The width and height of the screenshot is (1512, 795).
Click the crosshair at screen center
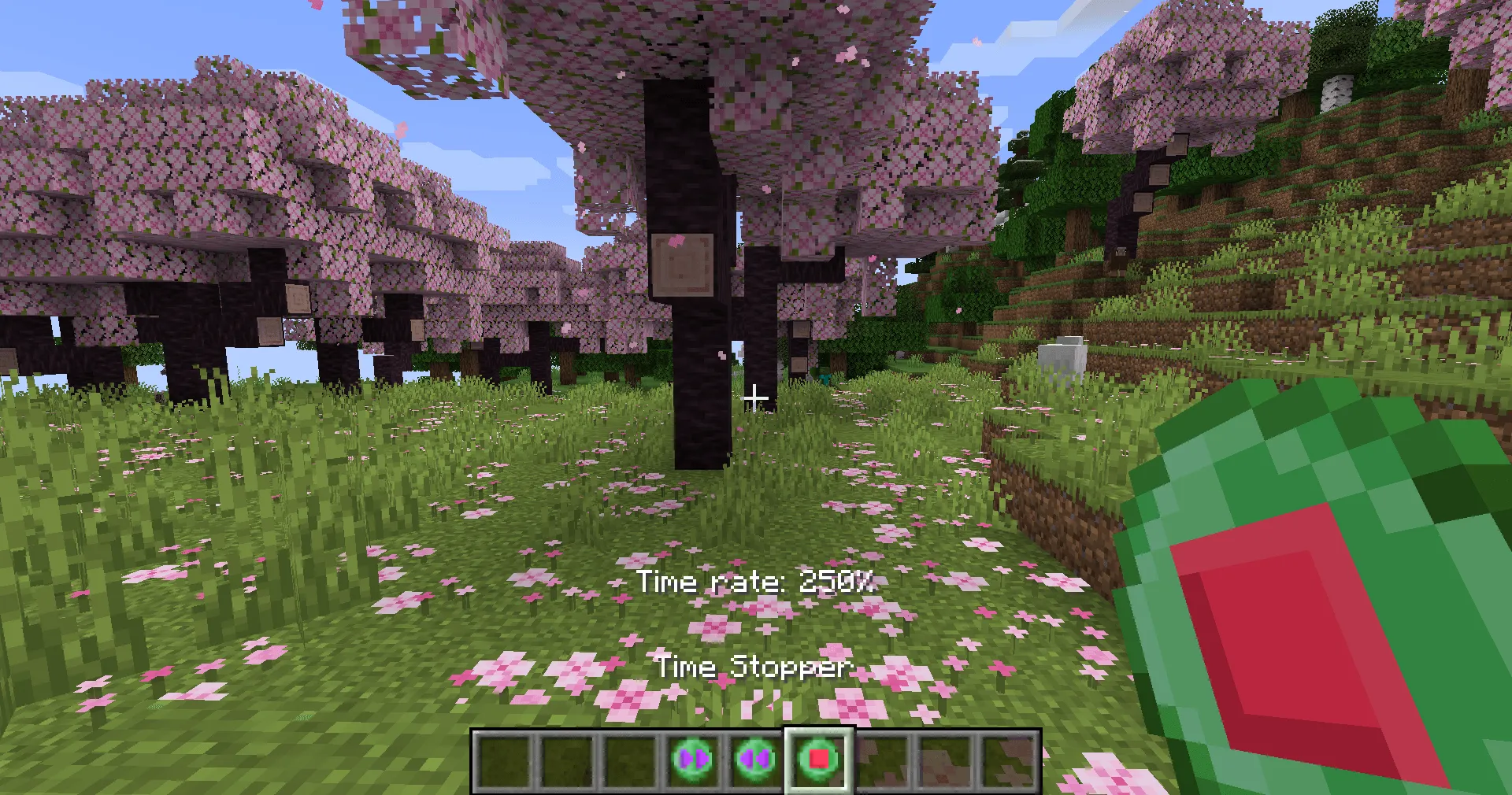click(756, 397)
